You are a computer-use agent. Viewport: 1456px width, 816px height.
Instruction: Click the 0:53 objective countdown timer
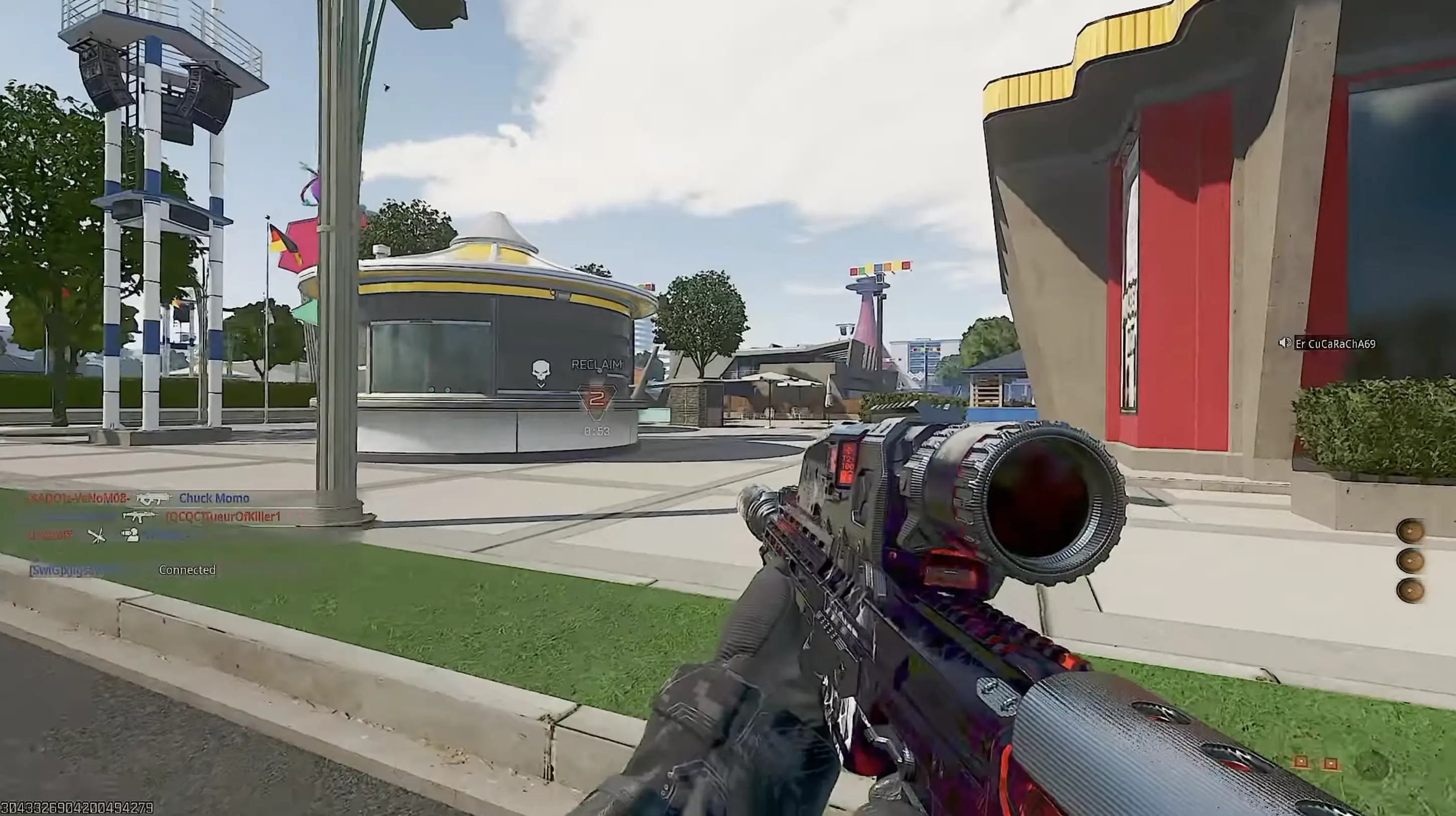[x=598, y=431]
